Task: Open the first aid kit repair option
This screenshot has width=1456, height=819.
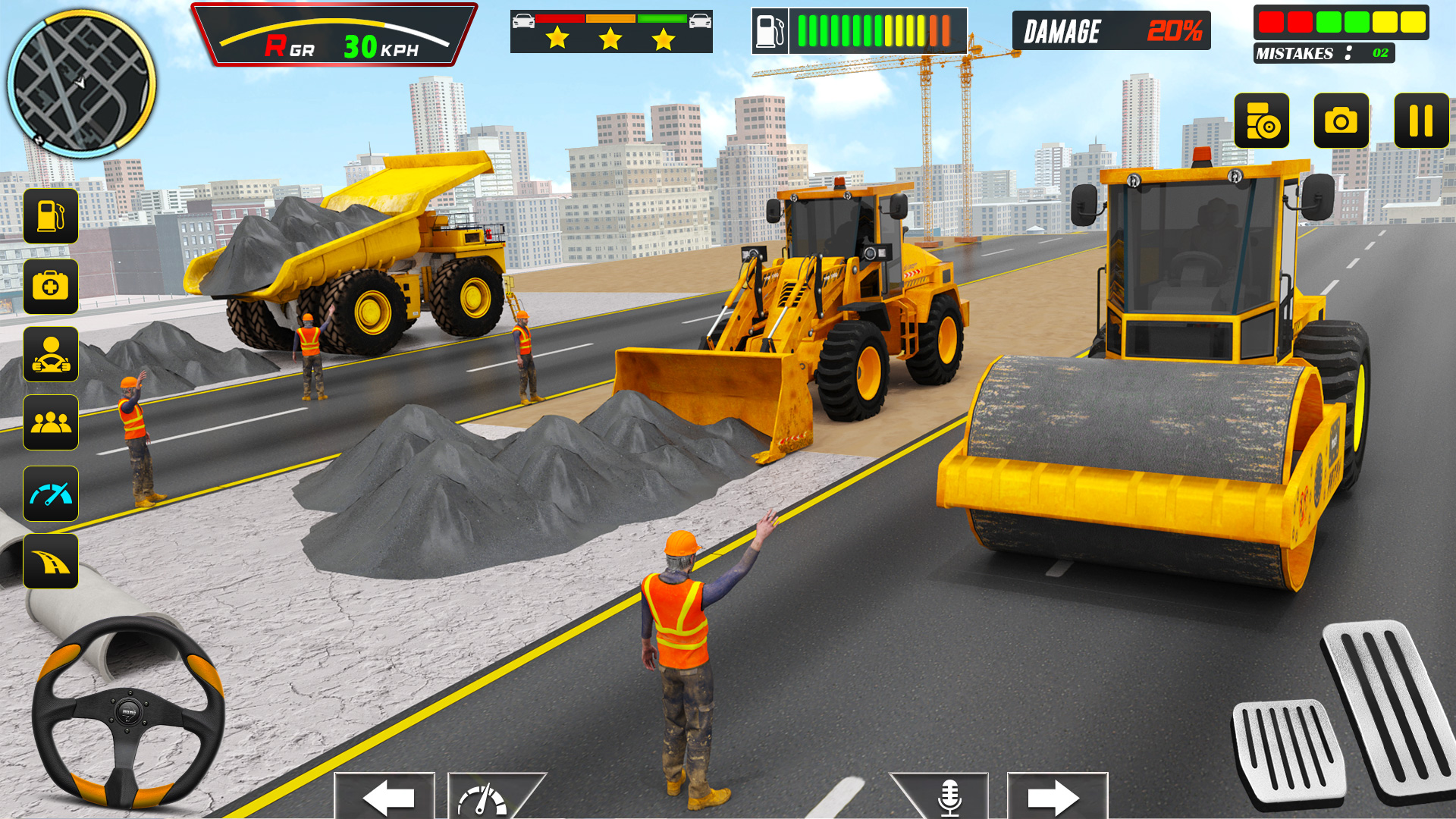Action: 50,287
